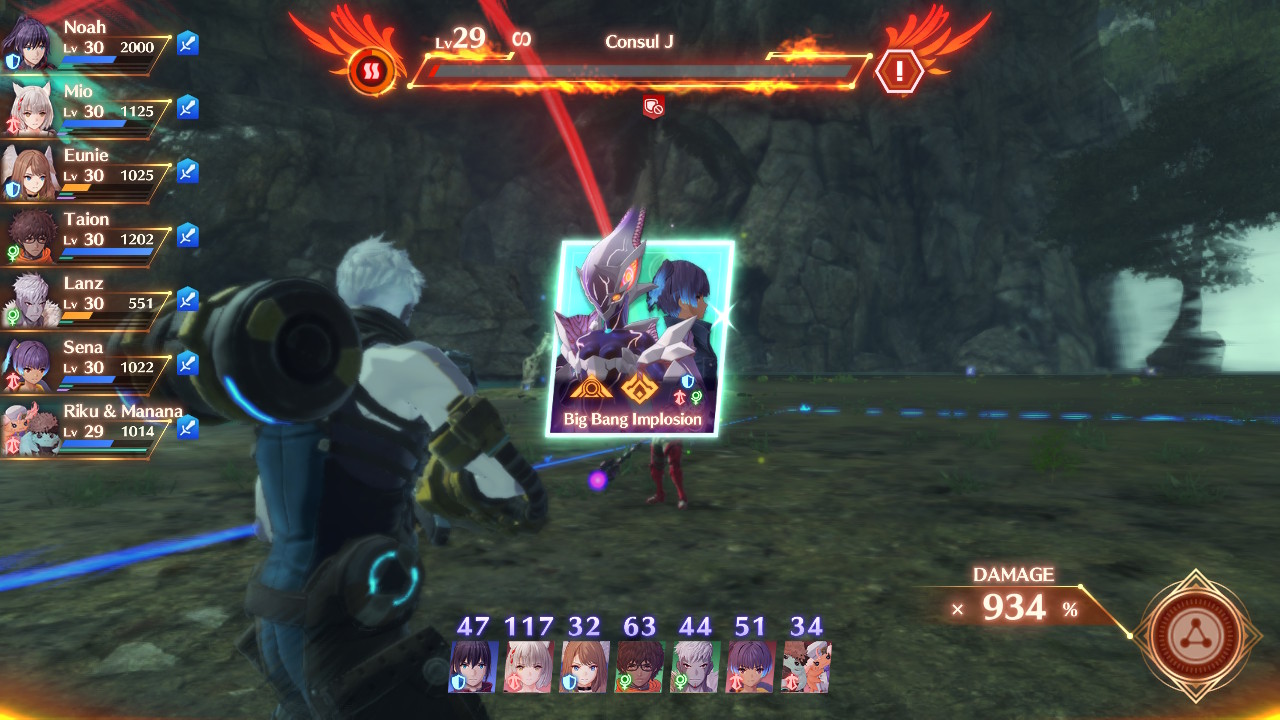Click the blue defender shield icon on the fusion card

[687, 381]
